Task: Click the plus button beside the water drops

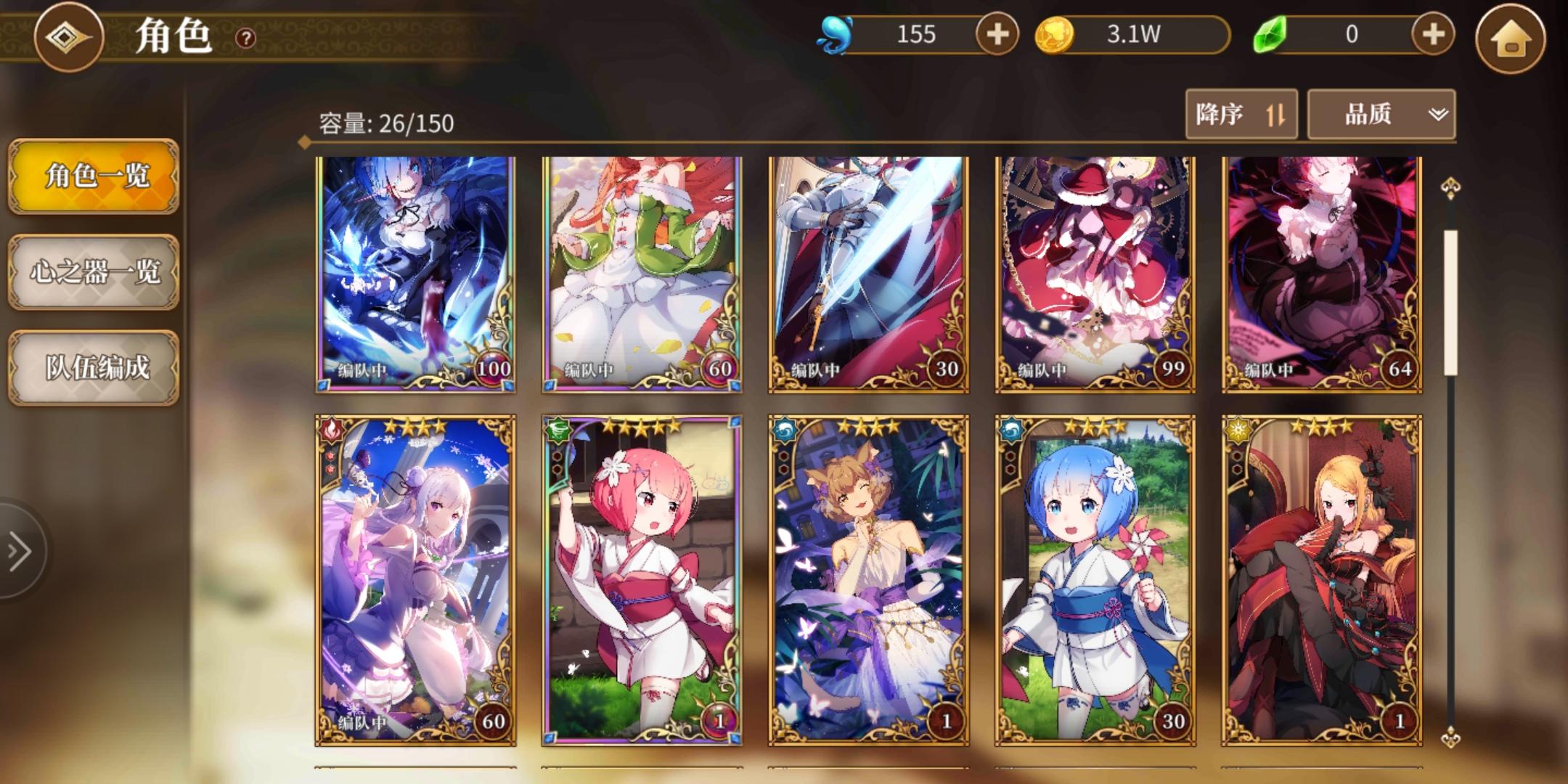Action: pos(999,34)
